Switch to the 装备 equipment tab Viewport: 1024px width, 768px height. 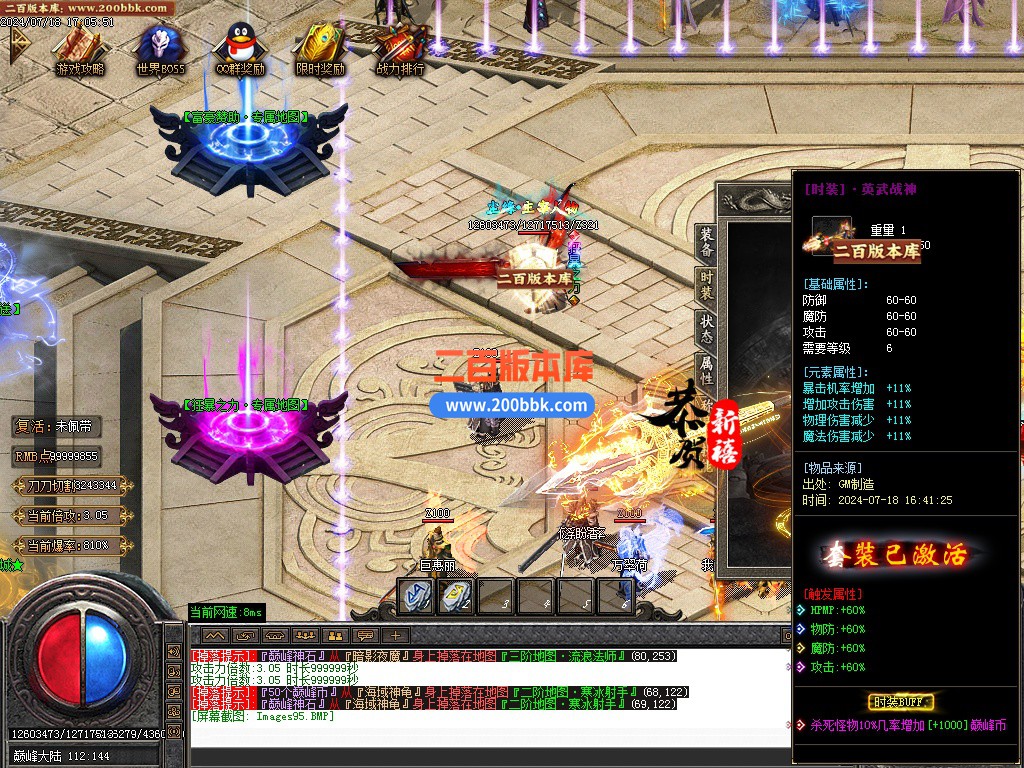click(x=706, y=241)
